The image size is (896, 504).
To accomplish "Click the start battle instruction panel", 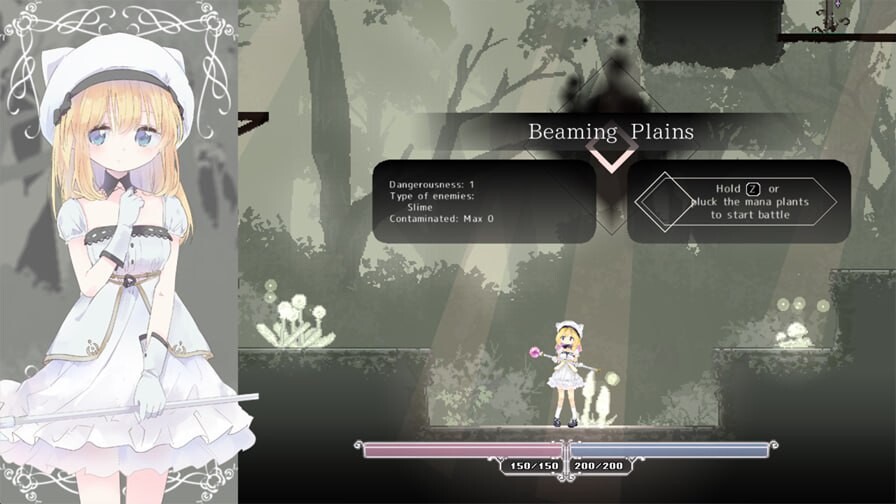I will click(x=739, y=201).
